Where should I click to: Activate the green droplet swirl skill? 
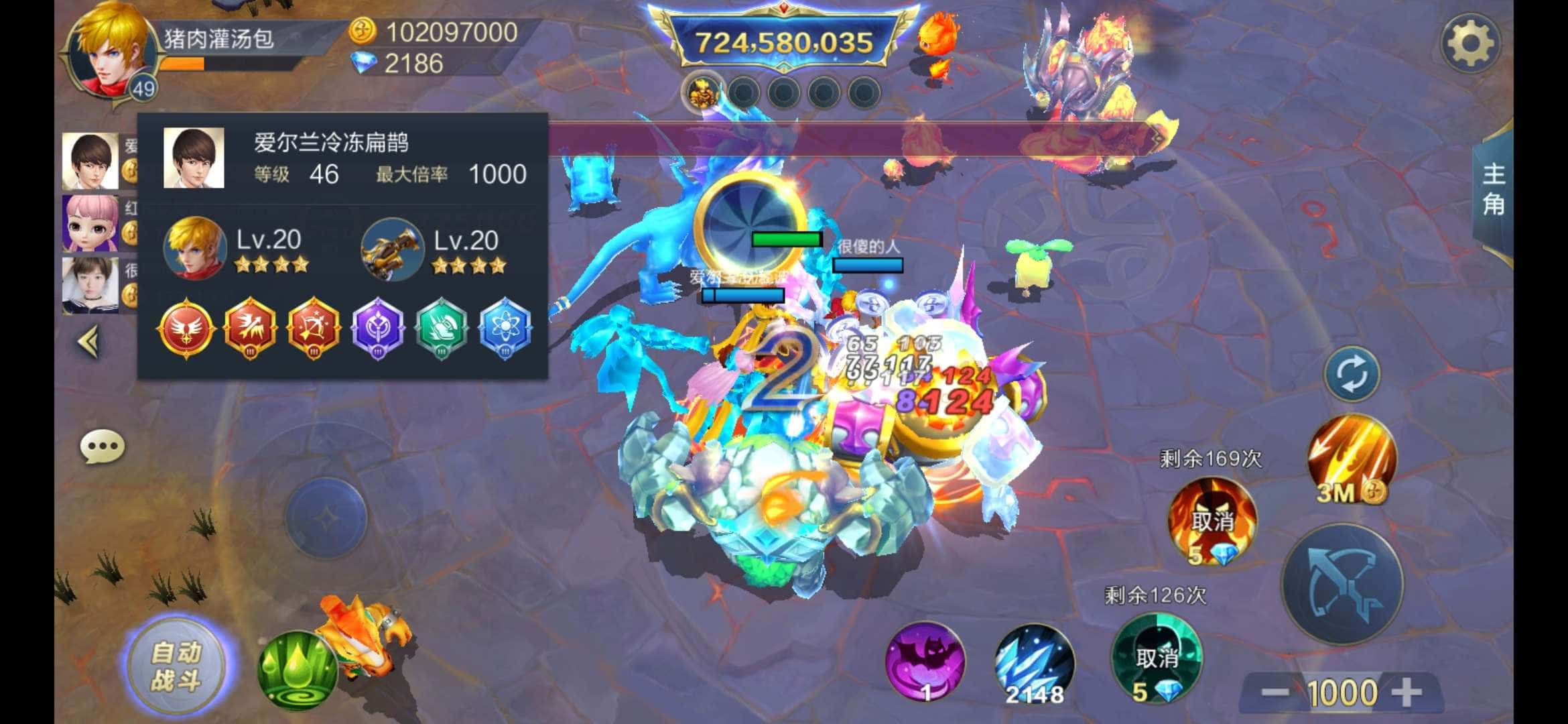point(297,670)
